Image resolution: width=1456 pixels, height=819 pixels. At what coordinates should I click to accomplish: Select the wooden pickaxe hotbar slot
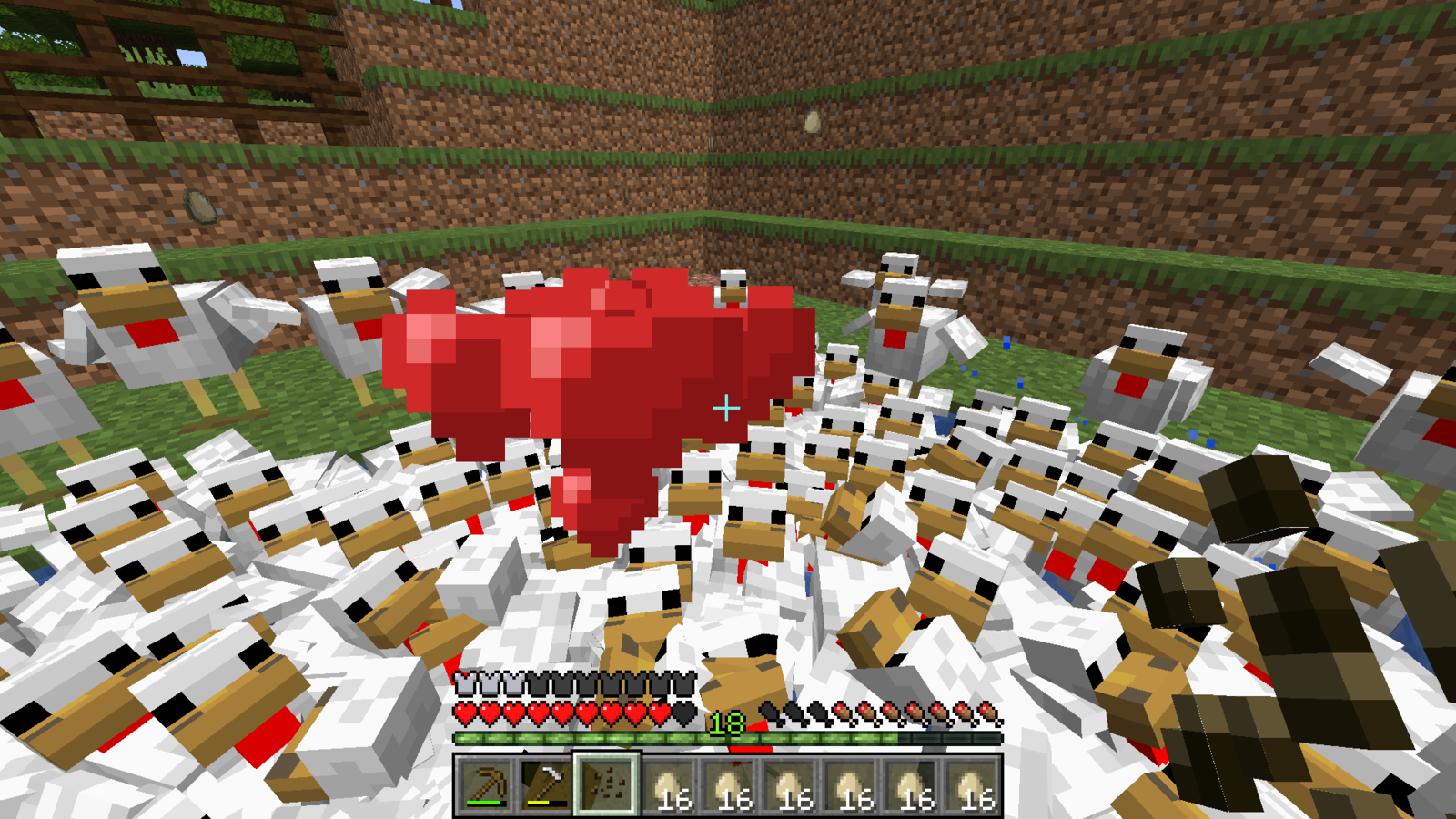(x=485, y=785)
